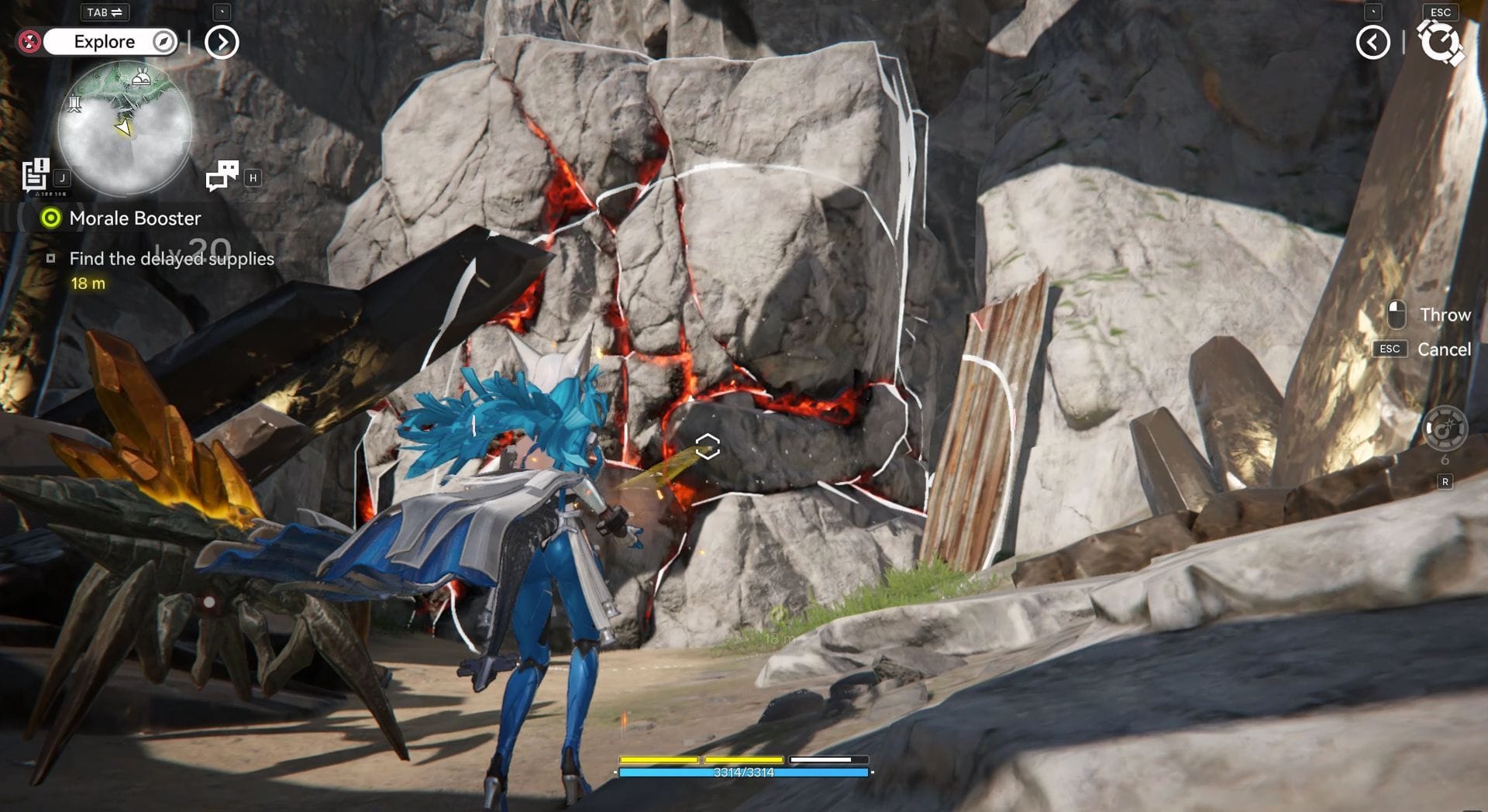Activate the grenade throwable item icon
Image resolution: width=1488 pixels, height=812 pixels.
click(x=1445, y=428)
